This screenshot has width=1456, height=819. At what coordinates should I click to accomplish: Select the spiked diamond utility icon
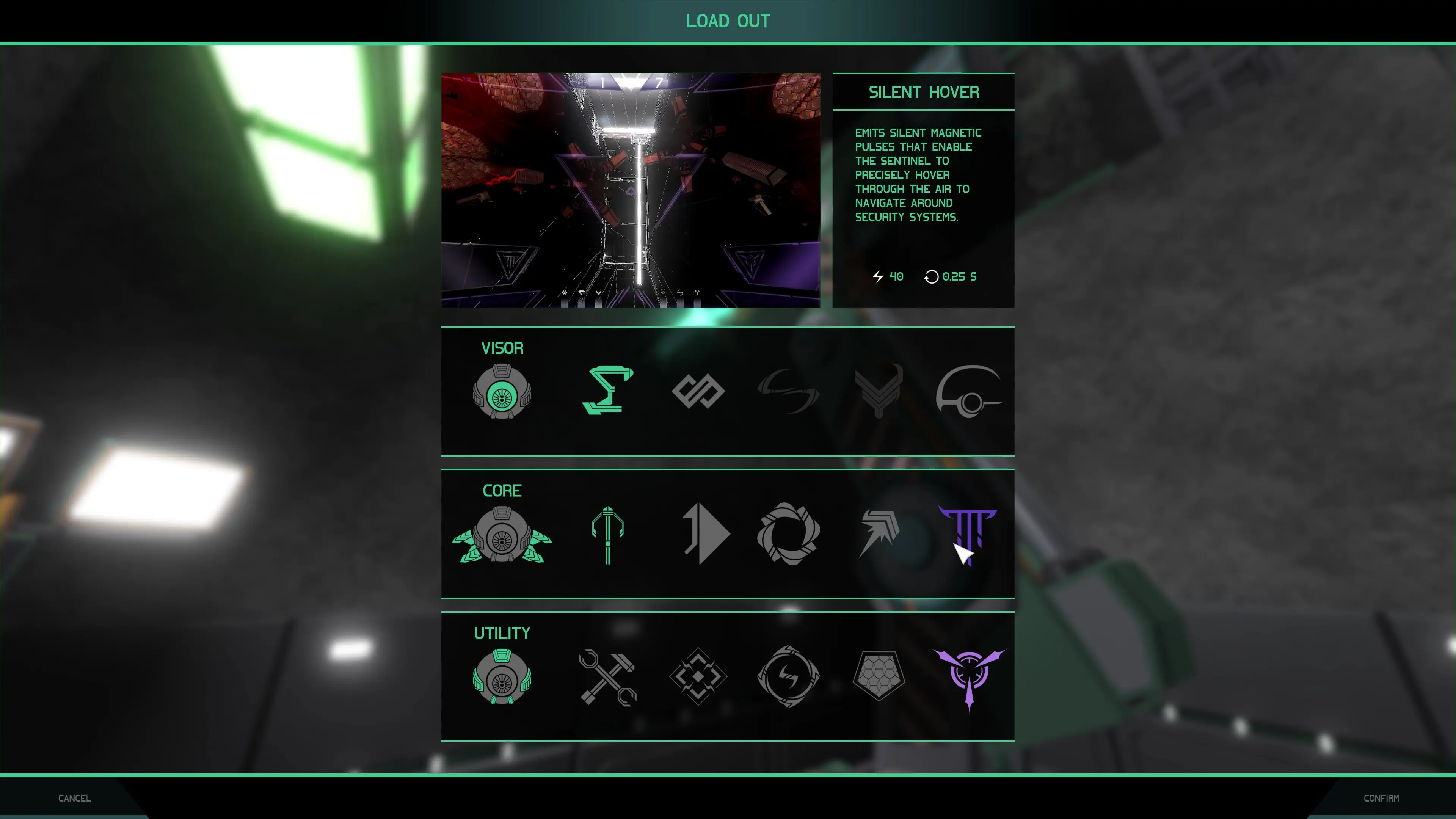click(698, 675)
